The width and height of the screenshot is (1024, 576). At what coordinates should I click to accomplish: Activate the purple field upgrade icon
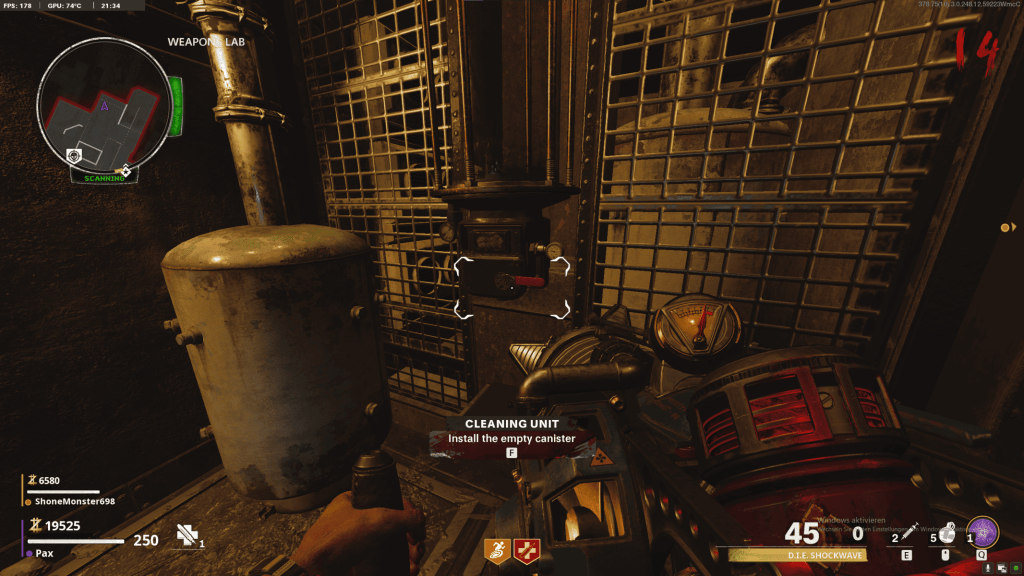point(983,532)
